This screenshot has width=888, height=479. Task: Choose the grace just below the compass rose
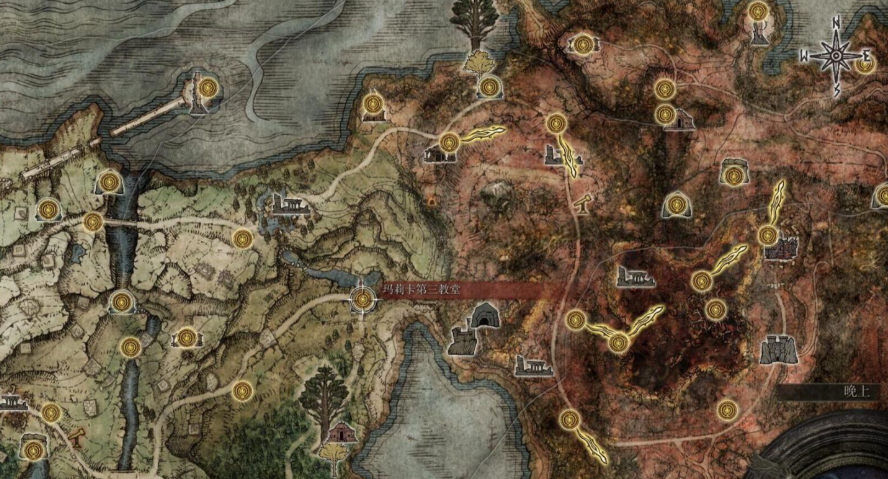[867, 65]
